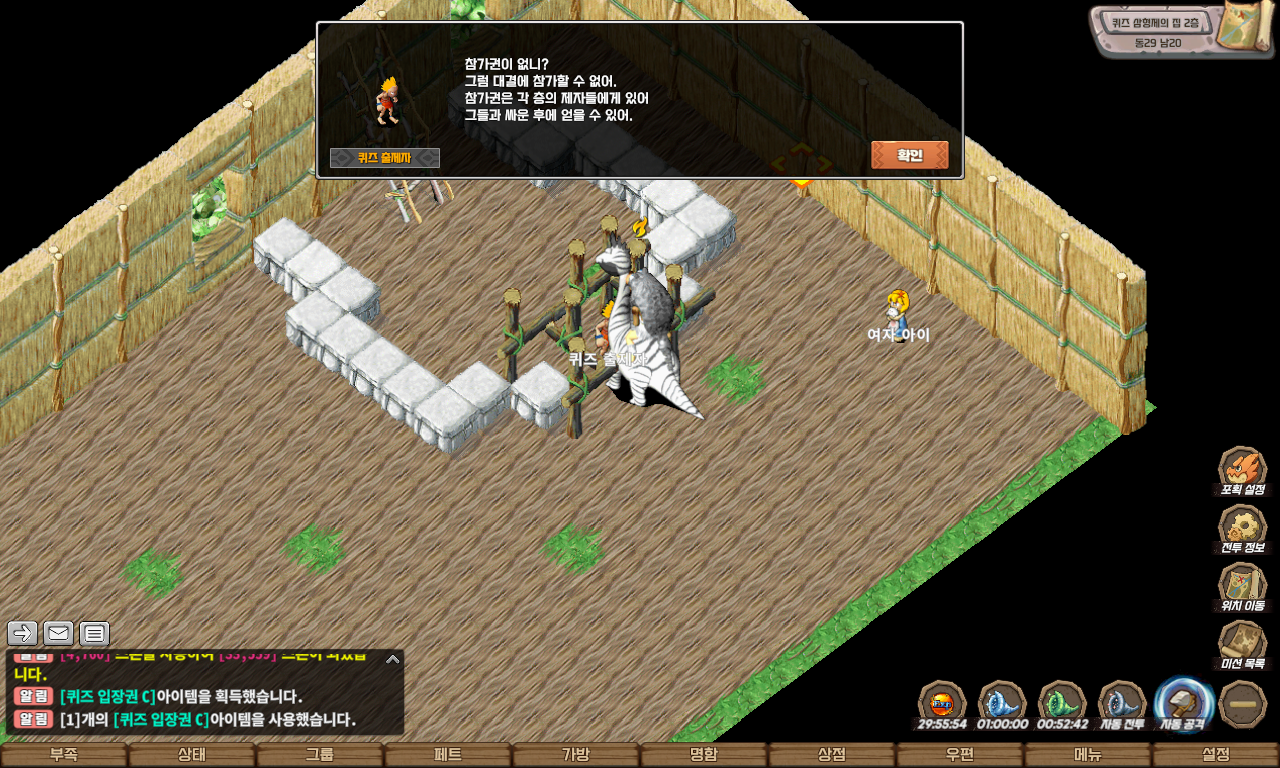This screenshot has height=768, width=1280.
Task: Open 포획 설정 capture settings
Action: [1242, 468]
